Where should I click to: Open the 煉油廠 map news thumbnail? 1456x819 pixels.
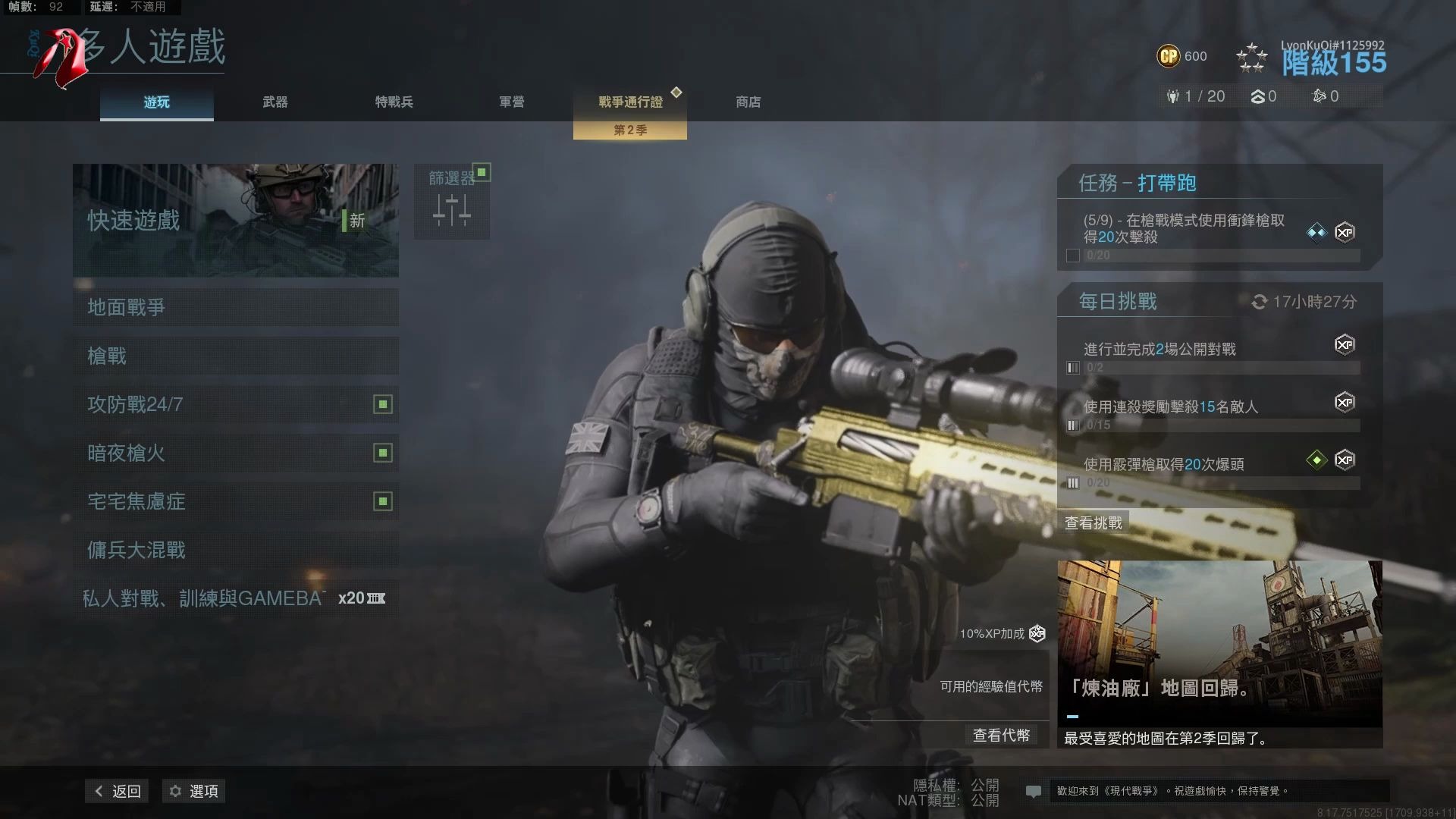point(1219,645)
